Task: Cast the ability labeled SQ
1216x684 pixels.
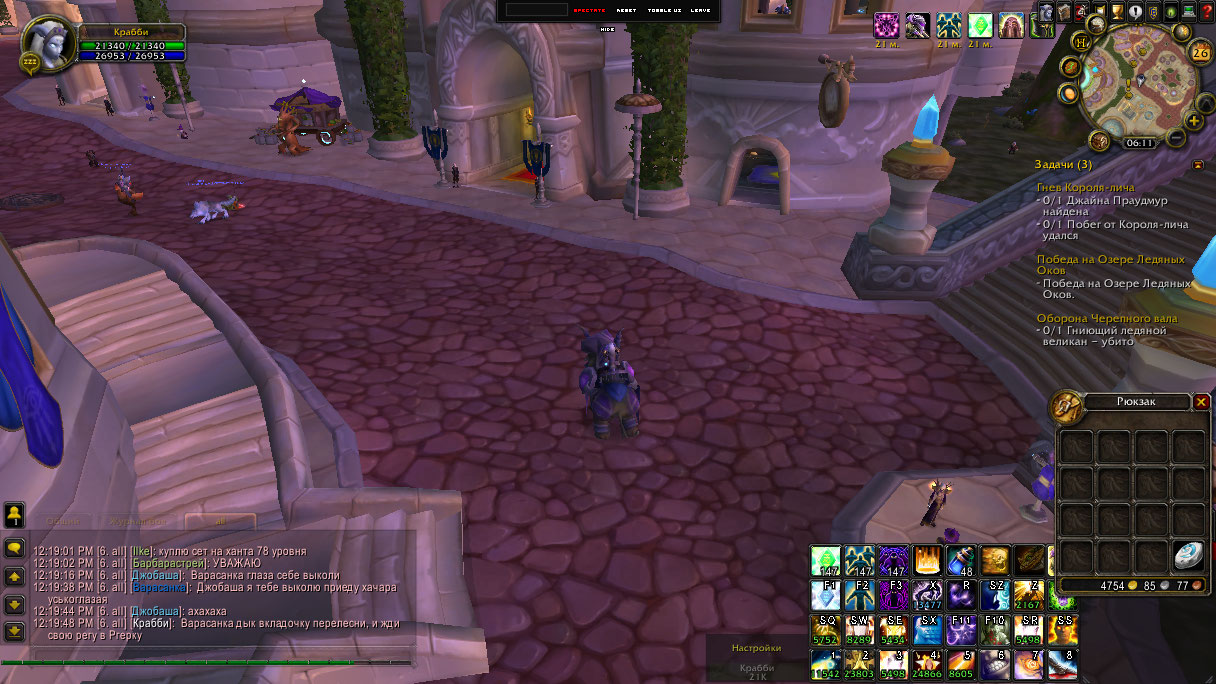Action: (x=826, y=629)
